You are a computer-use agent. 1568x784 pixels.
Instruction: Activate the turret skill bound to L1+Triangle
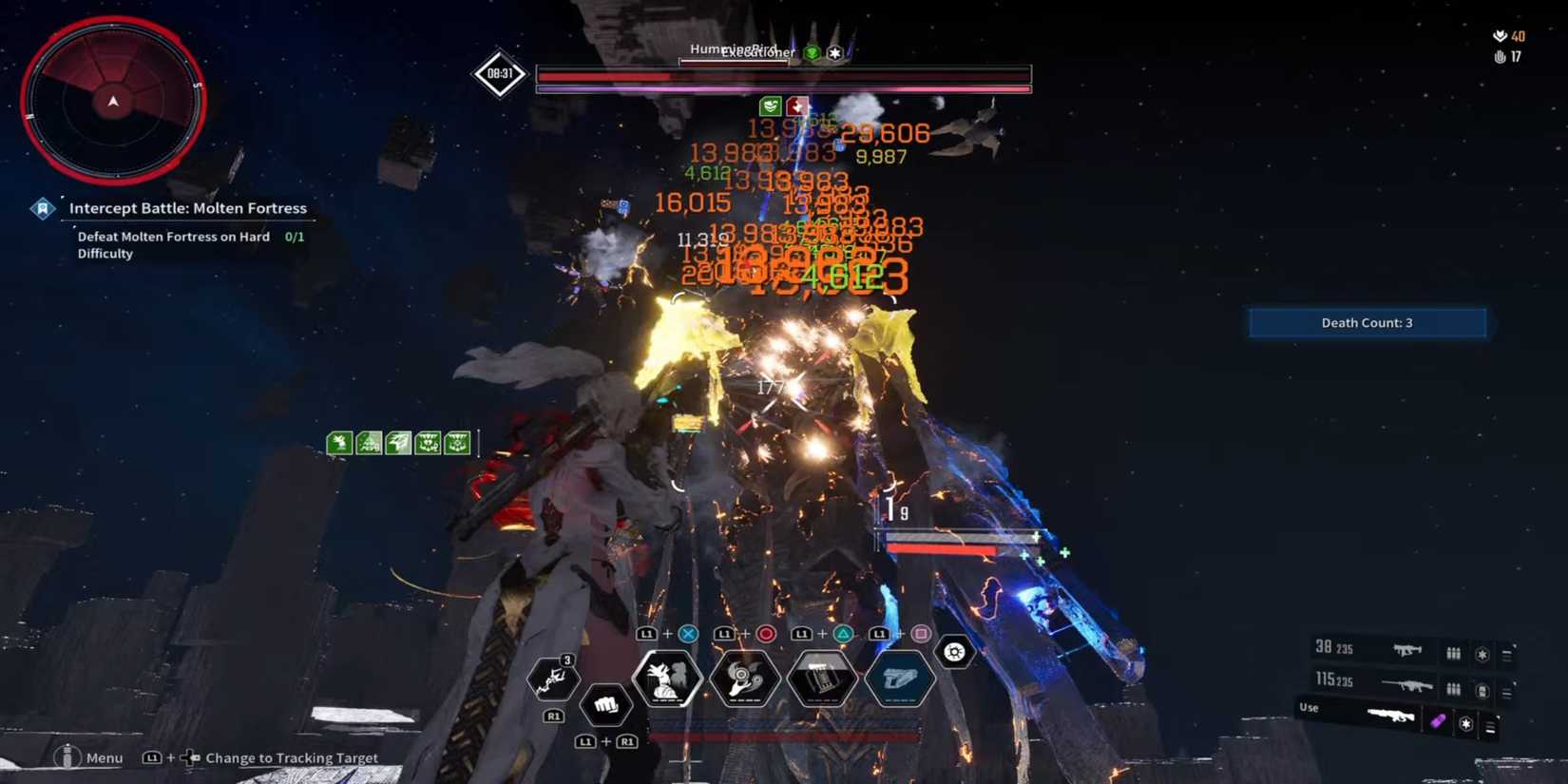click(821, 679)
